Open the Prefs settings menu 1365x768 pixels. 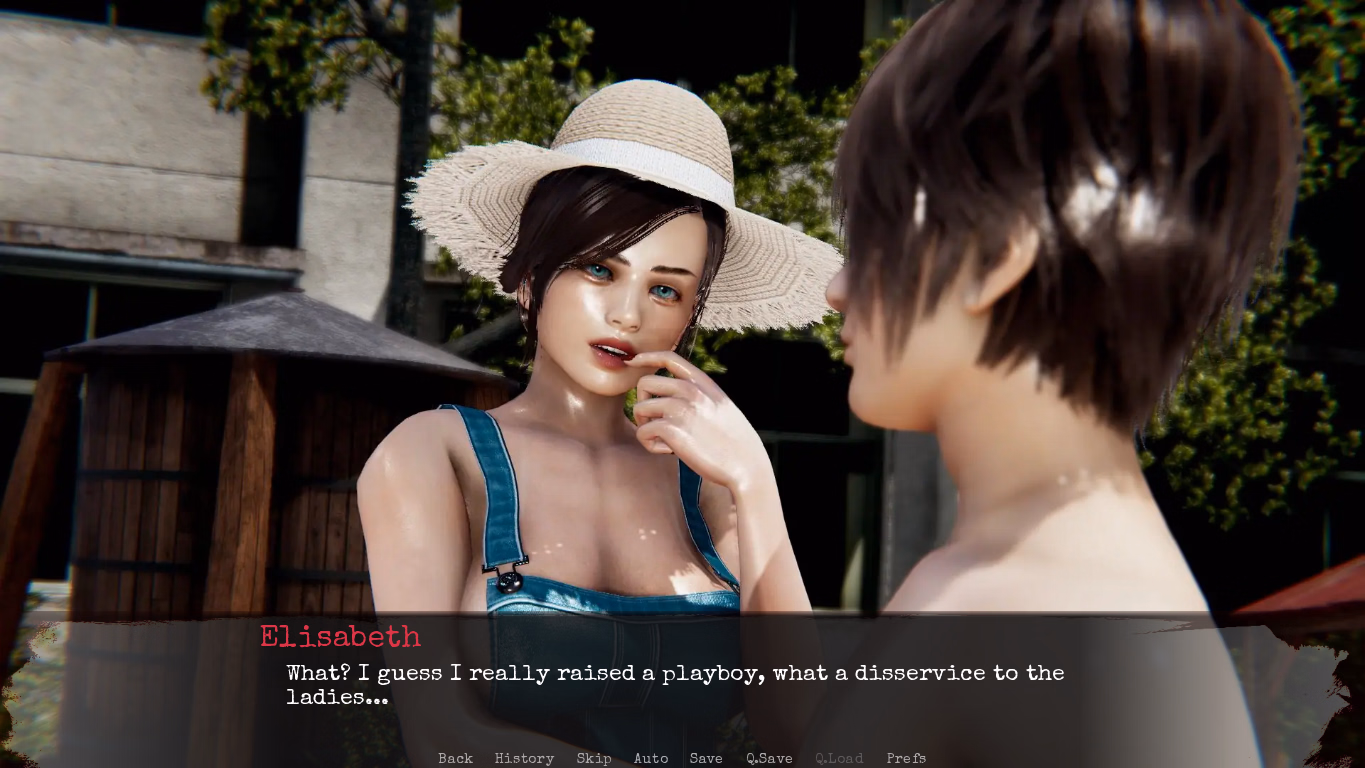(906, 758)
